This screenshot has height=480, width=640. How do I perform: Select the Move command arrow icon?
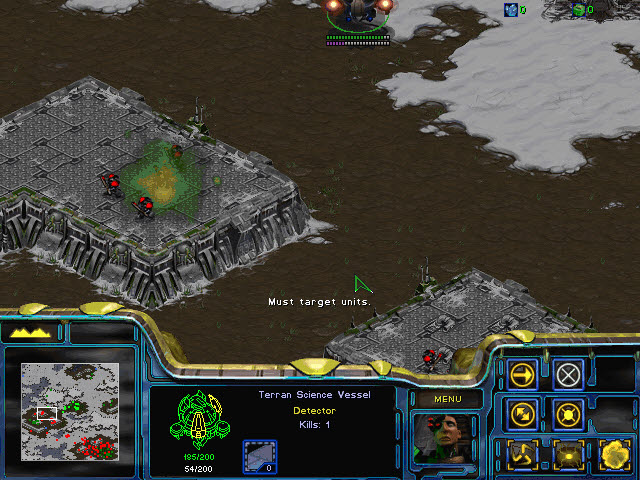(524, 374)
